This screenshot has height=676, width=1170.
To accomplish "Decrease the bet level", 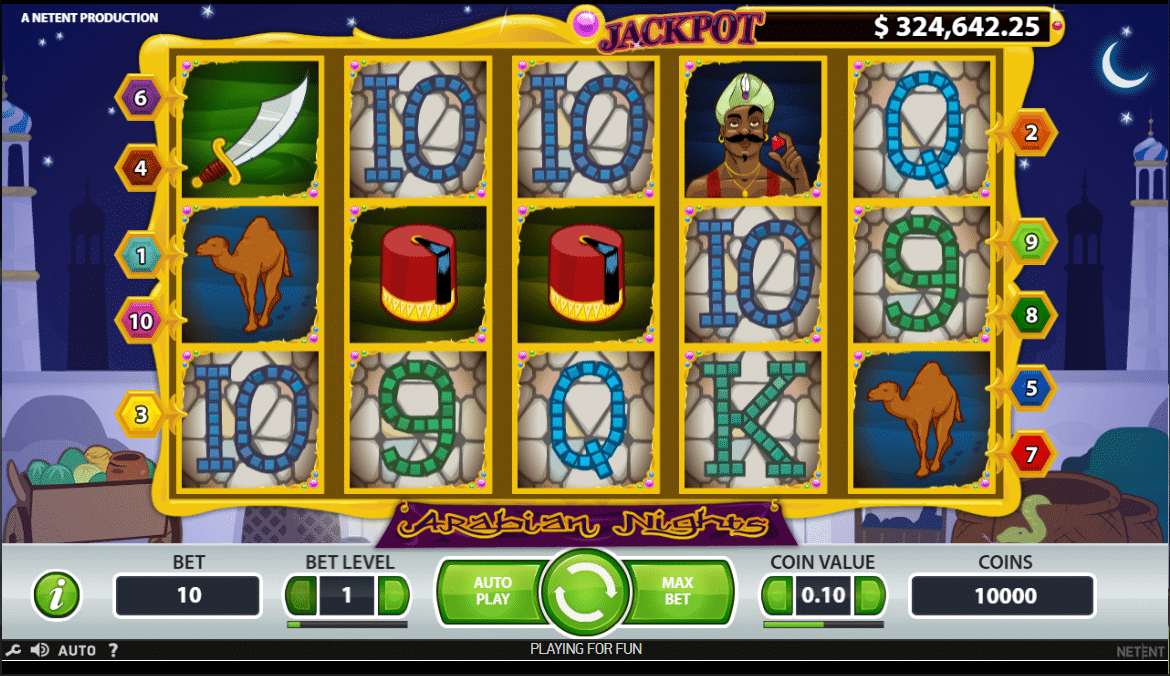I will pyautogui.click(x=301, y=596).
